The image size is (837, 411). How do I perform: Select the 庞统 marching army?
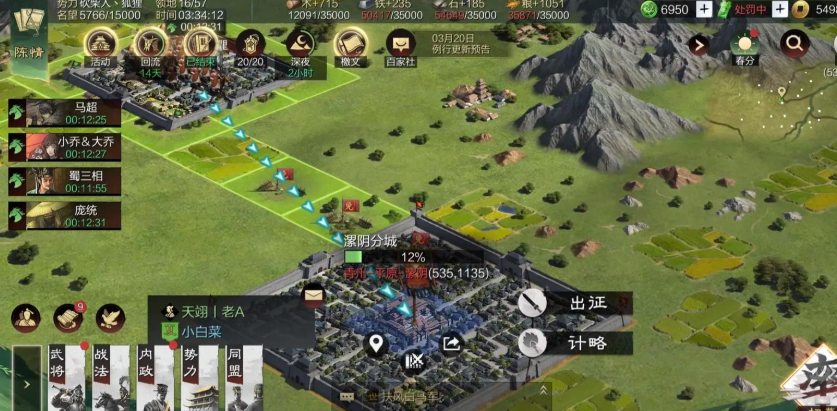[x=64, y=215]
